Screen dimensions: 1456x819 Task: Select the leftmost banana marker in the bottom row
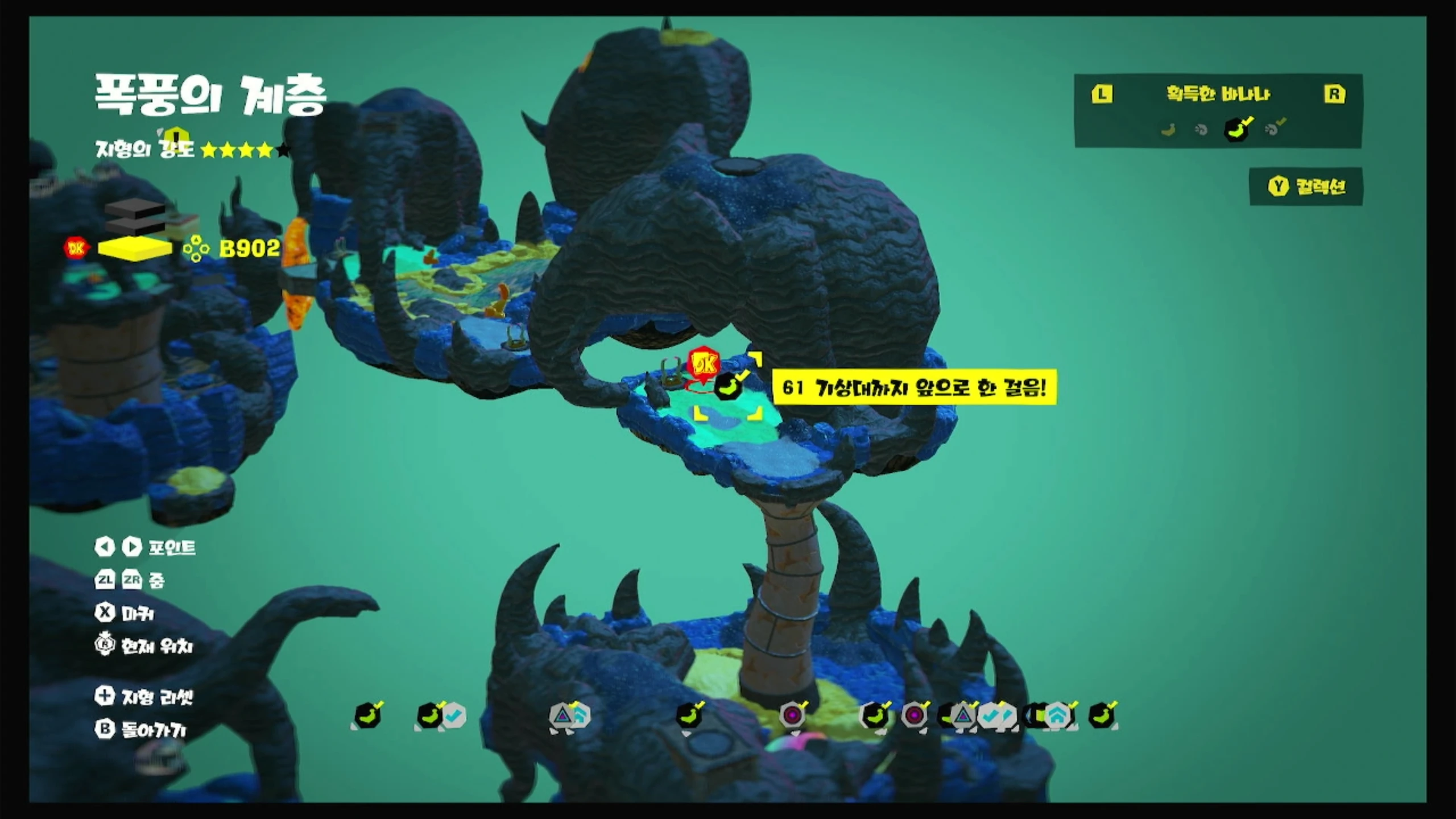click(x=367, y=715)
